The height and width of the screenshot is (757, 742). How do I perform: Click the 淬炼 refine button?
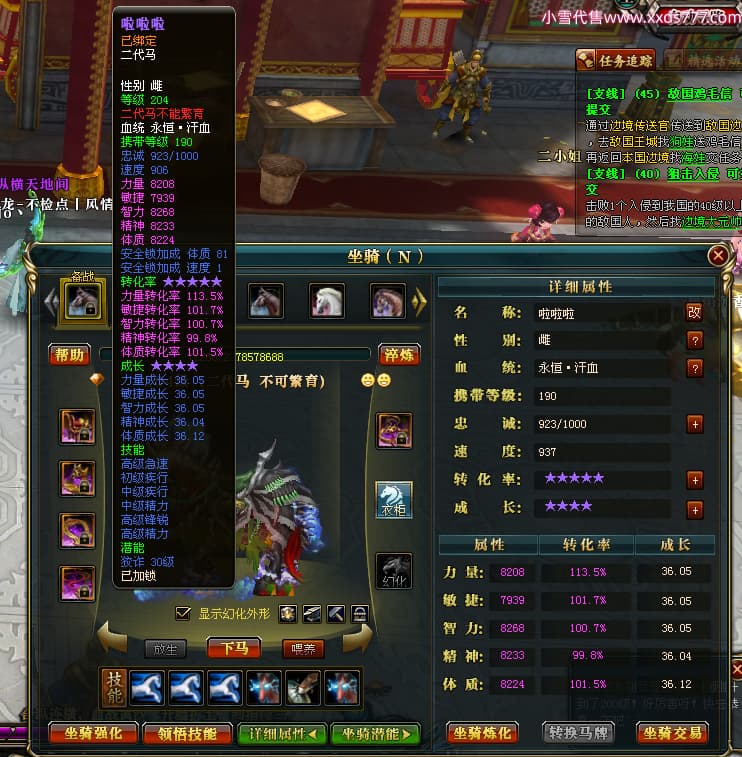(x=399, y=355)
